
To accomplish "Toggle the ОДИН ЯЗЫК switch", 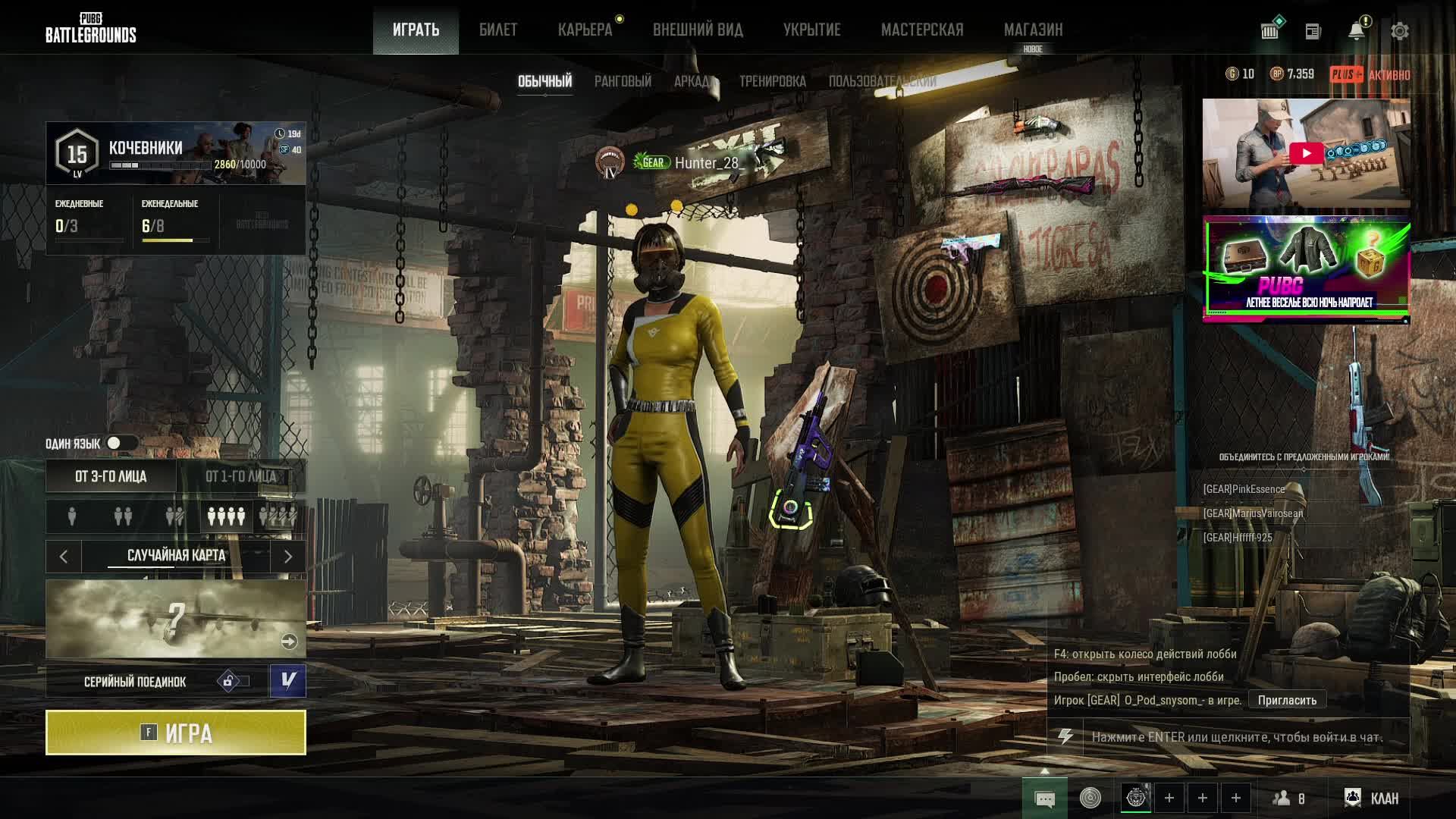I will point(121,443).
